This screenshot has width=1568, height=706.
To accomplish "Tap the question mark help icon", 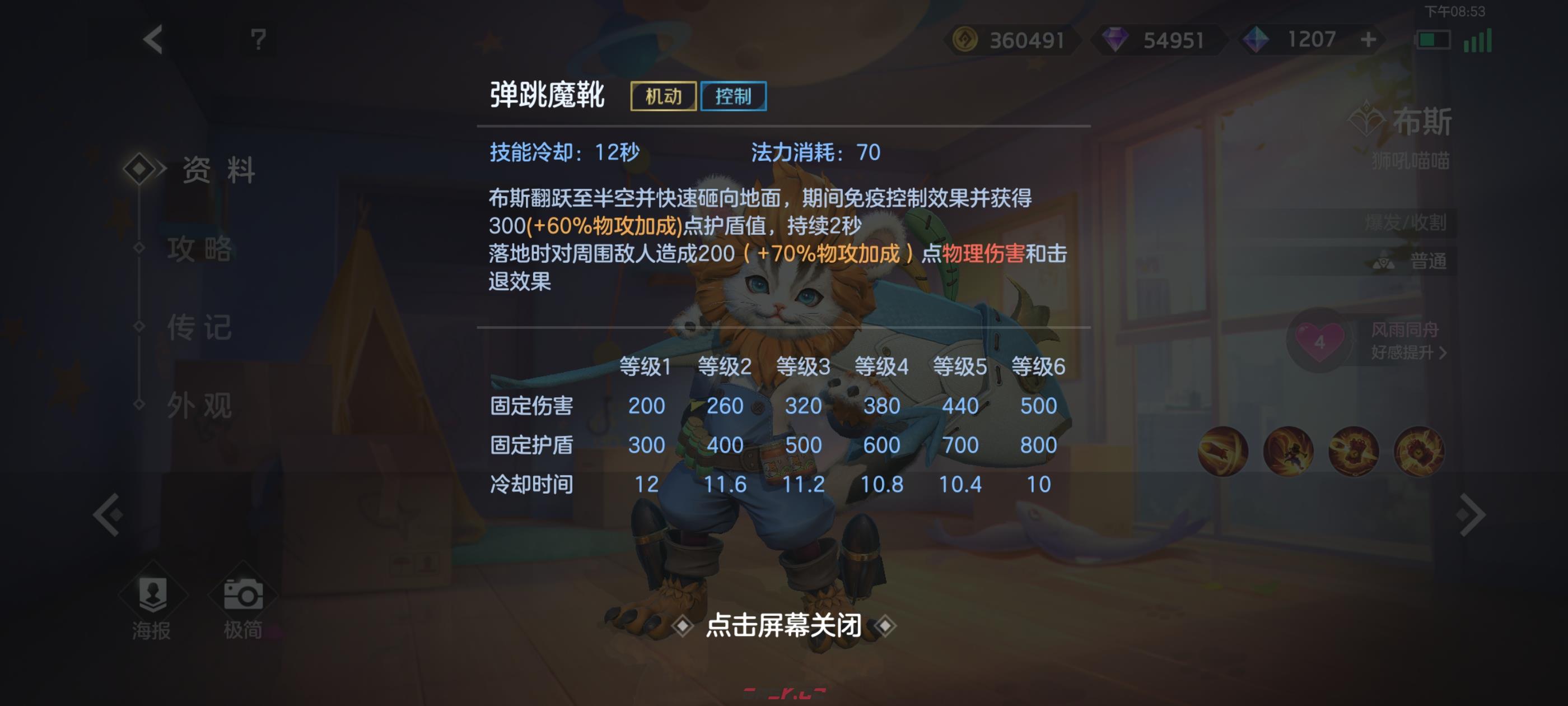I will click(x=258, y=40).
